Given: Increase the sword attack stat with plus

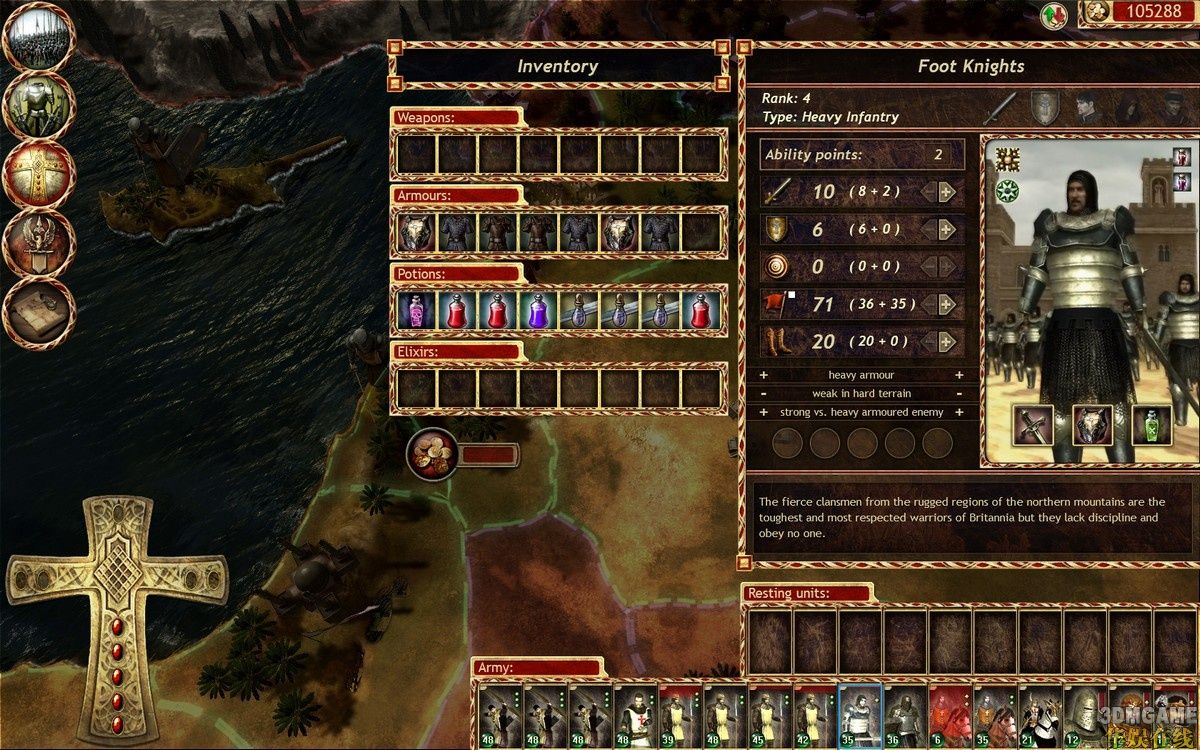Looking at the screenshot, I should pos(946,192).
